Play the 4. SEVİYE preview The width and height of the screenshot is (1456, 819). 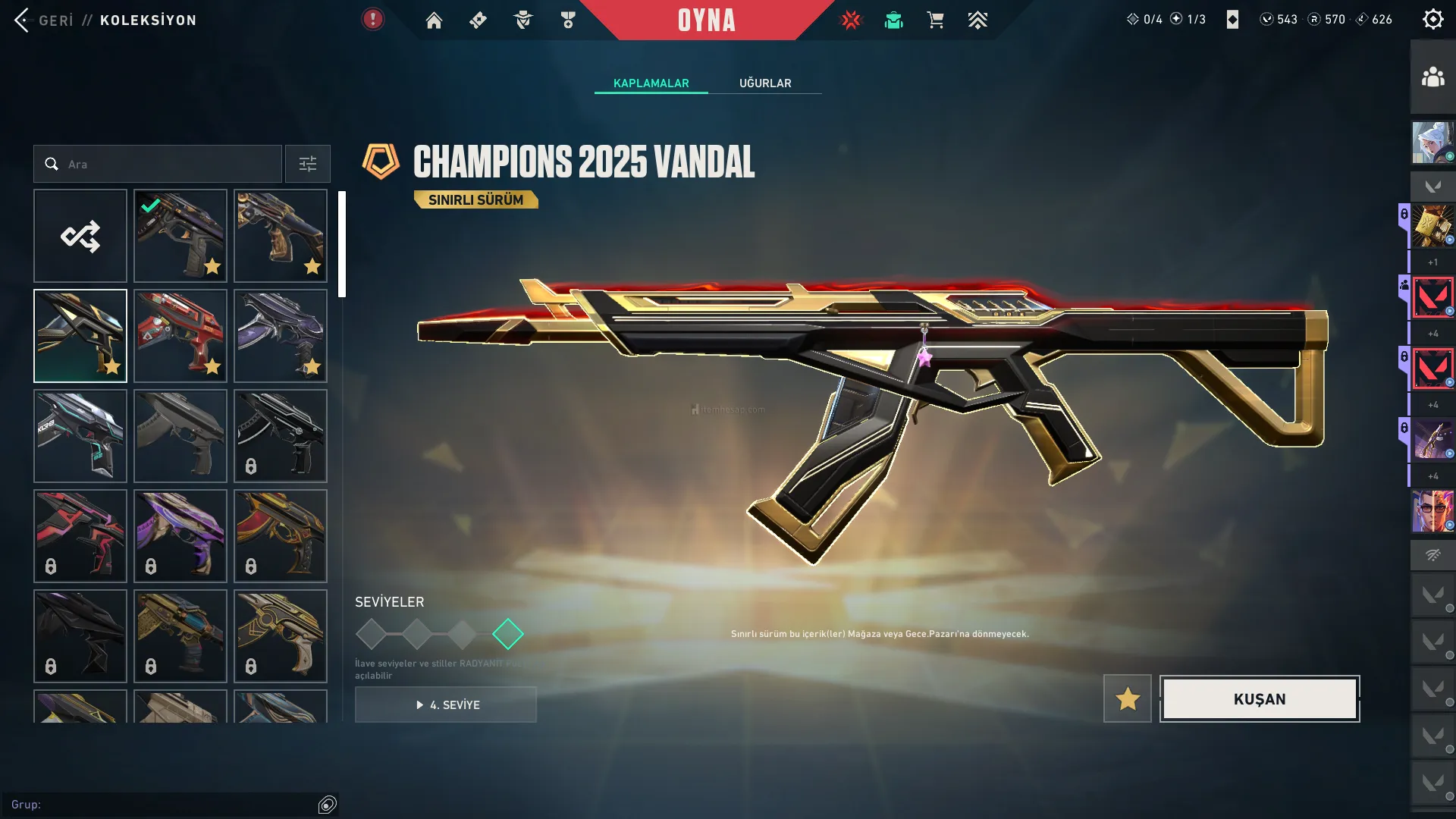[x=446, y=705]
